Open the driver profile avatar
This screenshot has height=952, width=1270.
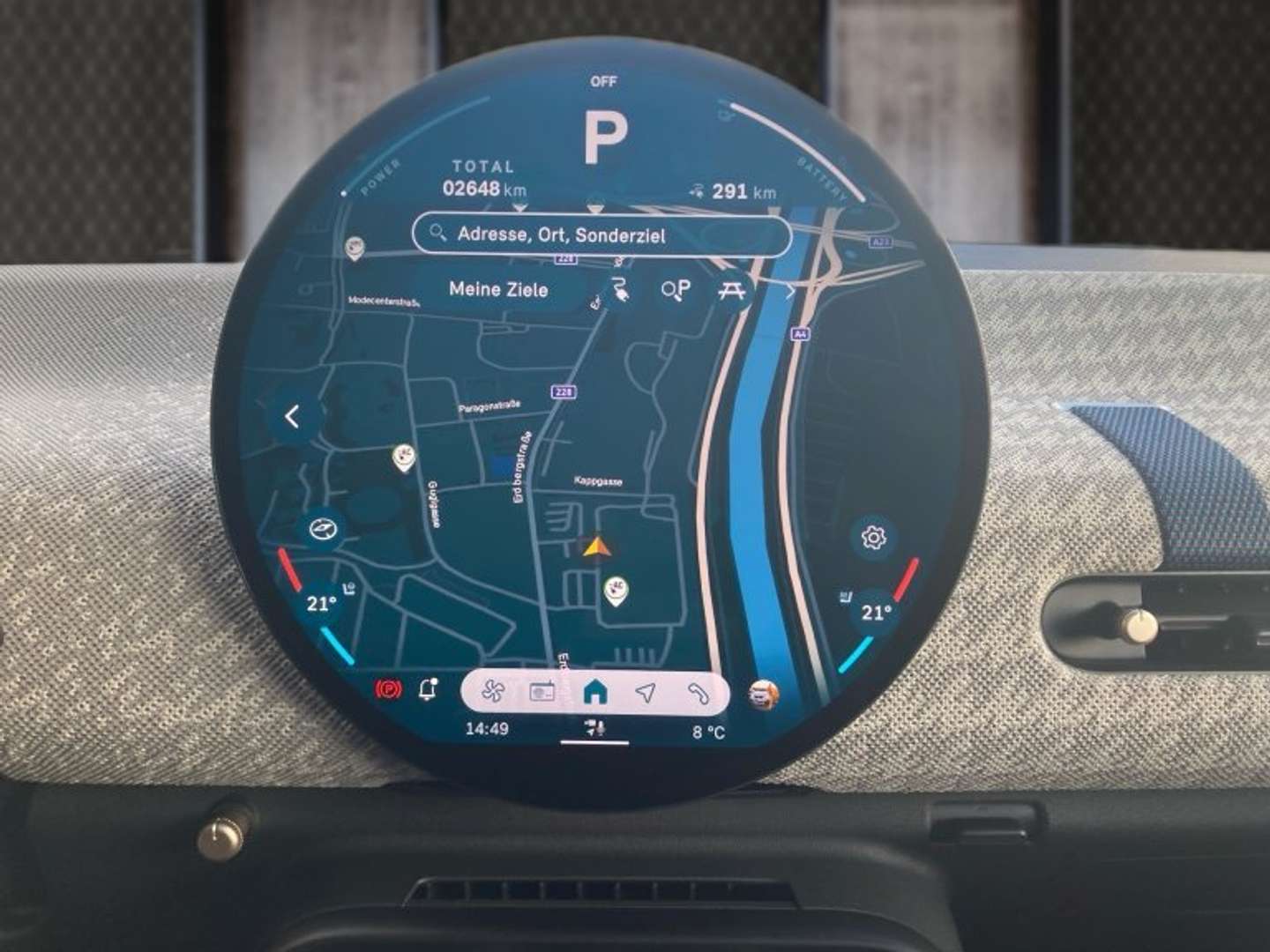[x=763, y=695]
